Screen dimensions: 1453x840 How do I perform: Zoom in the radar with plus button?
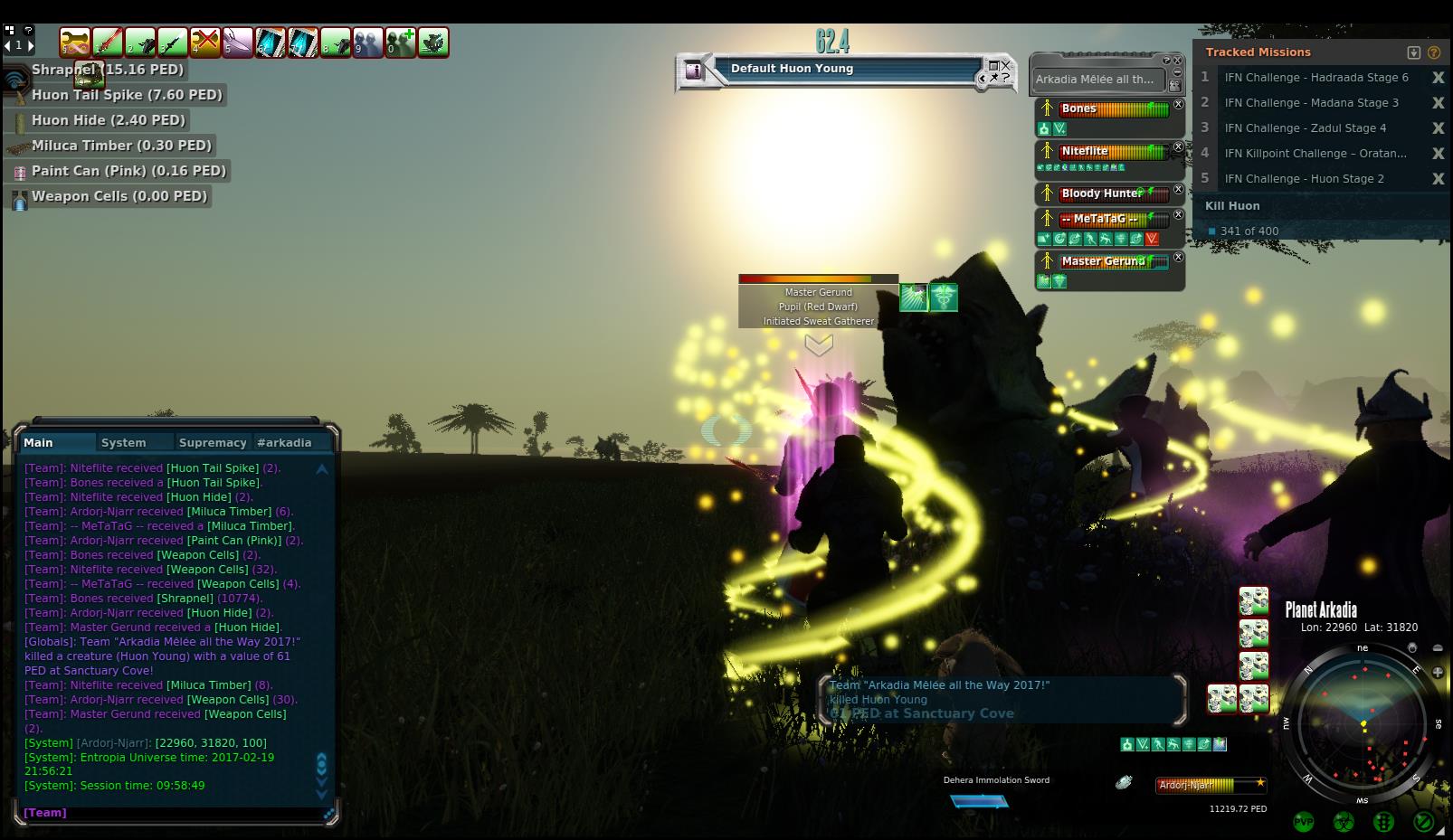(x=1438, y=672)
